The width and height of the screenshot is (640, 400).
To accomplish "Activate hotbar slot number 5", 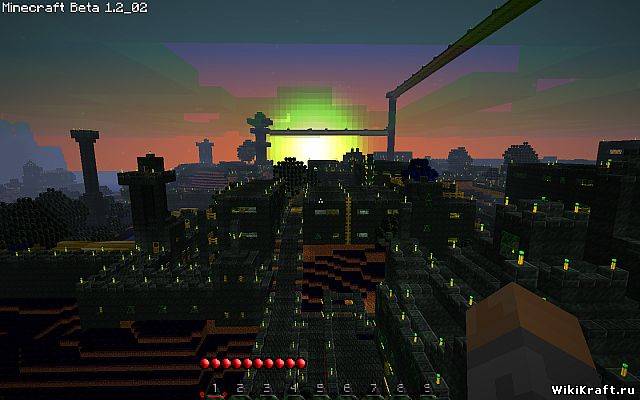I will coord(320,387).
